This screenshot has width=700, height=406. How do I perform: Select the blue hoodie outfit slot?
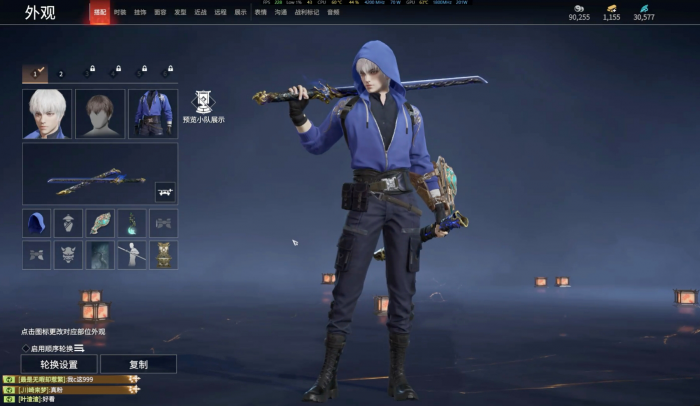tap(152, 114)
